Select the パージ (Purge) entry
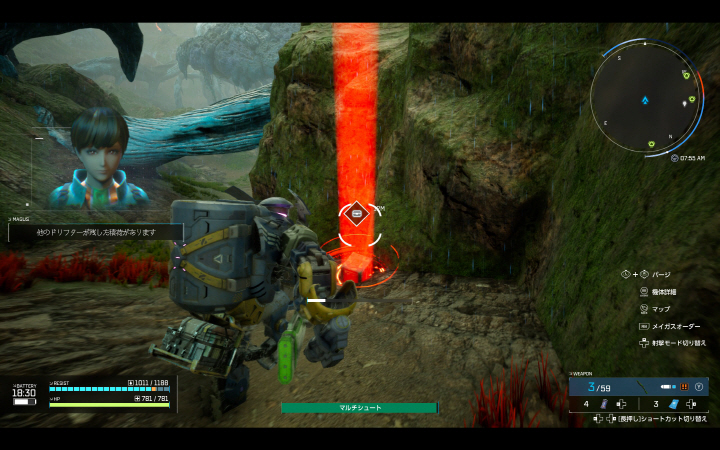Image resolution: width=720 pixels, height=450 pixels. [x=660, y=274]
